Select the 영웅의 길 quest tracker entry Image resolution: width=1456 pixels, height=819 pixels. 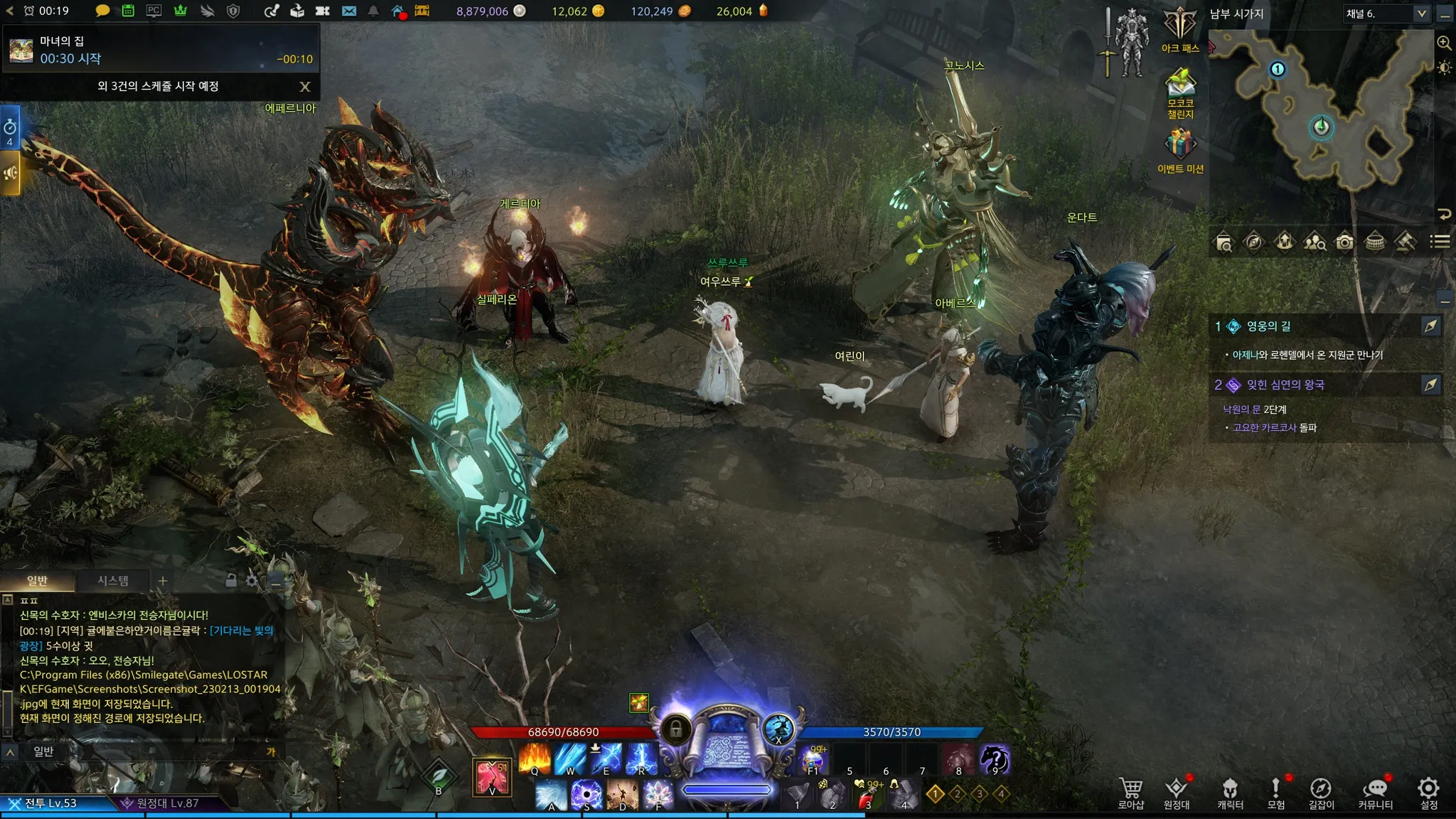pyautogui.click(x=1269, y=326)
